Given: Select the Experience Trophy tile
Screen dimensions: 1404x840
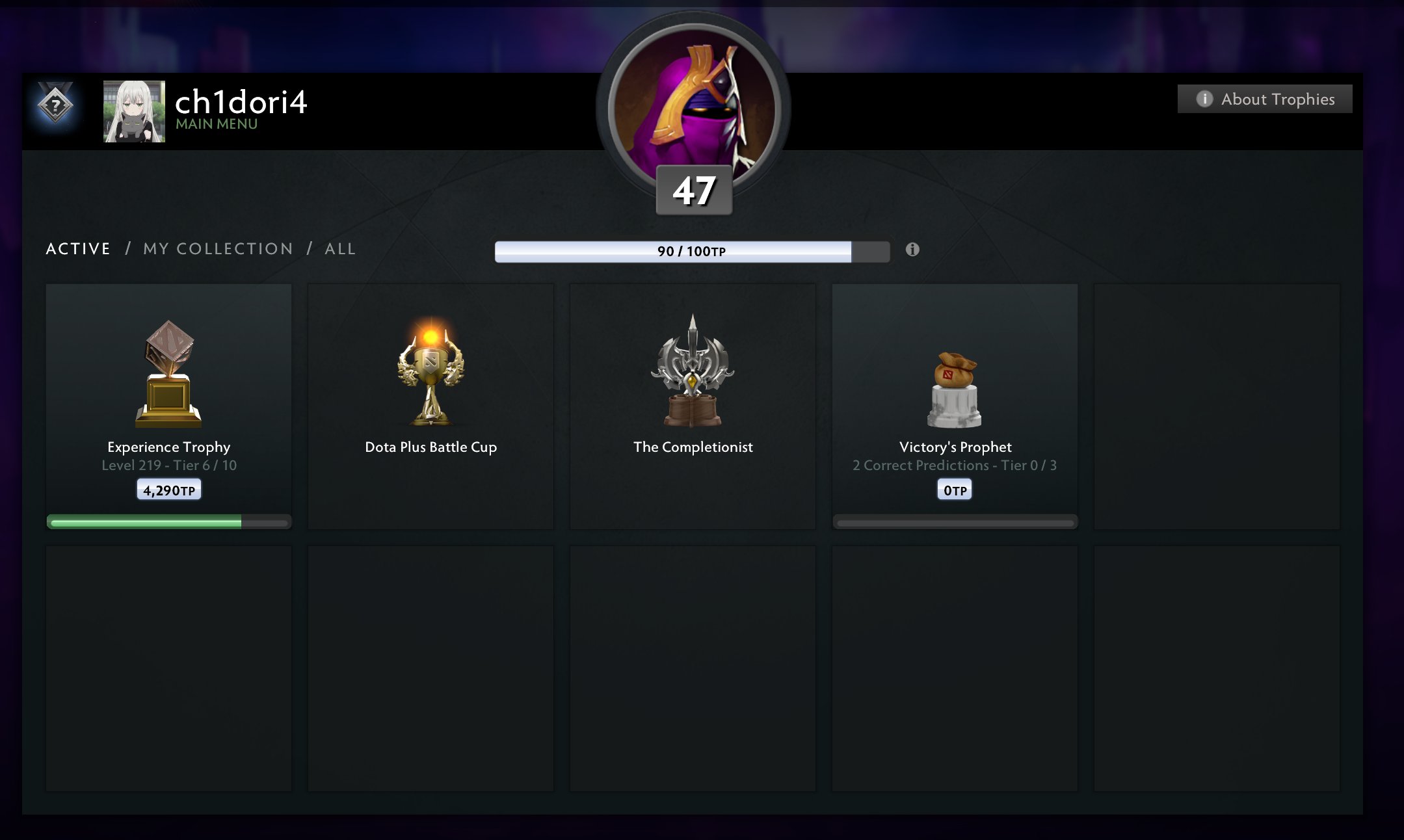Looking at the screenshot, I should (168, 406).
